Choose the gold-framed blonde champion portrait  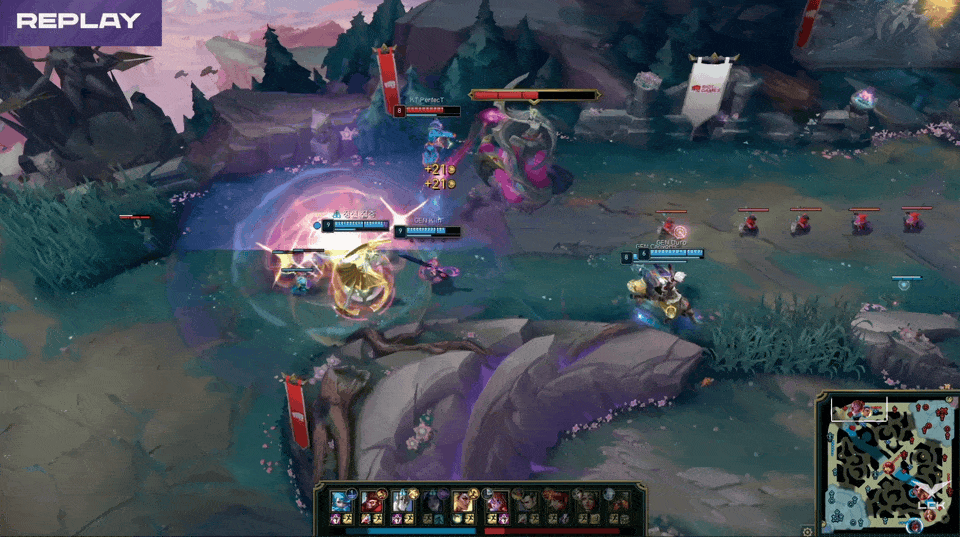(463, 502)
